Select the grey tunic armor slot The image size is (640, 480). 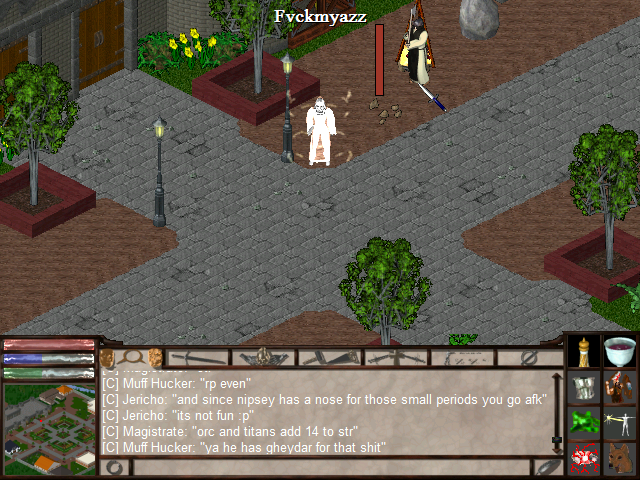[584, 386]
